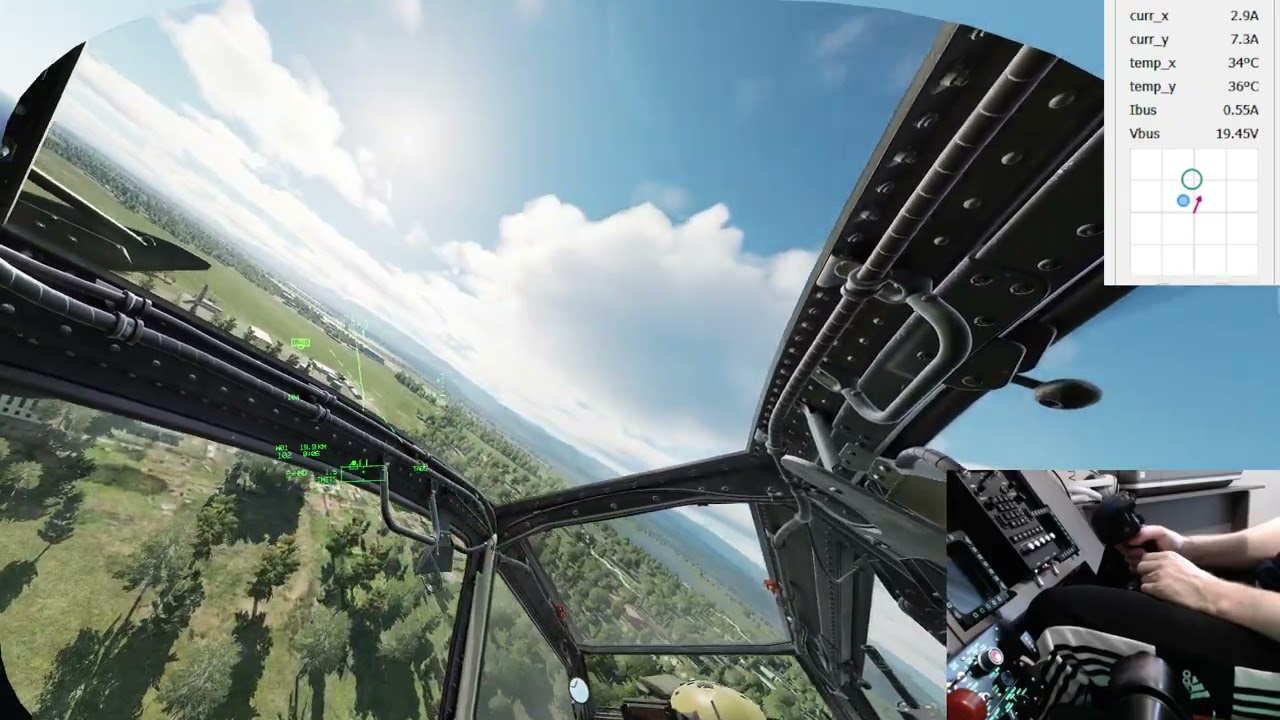The image size is (1280, 720).
Task: Click the pink force arrow in the position grid
Action: (1196, 205)
